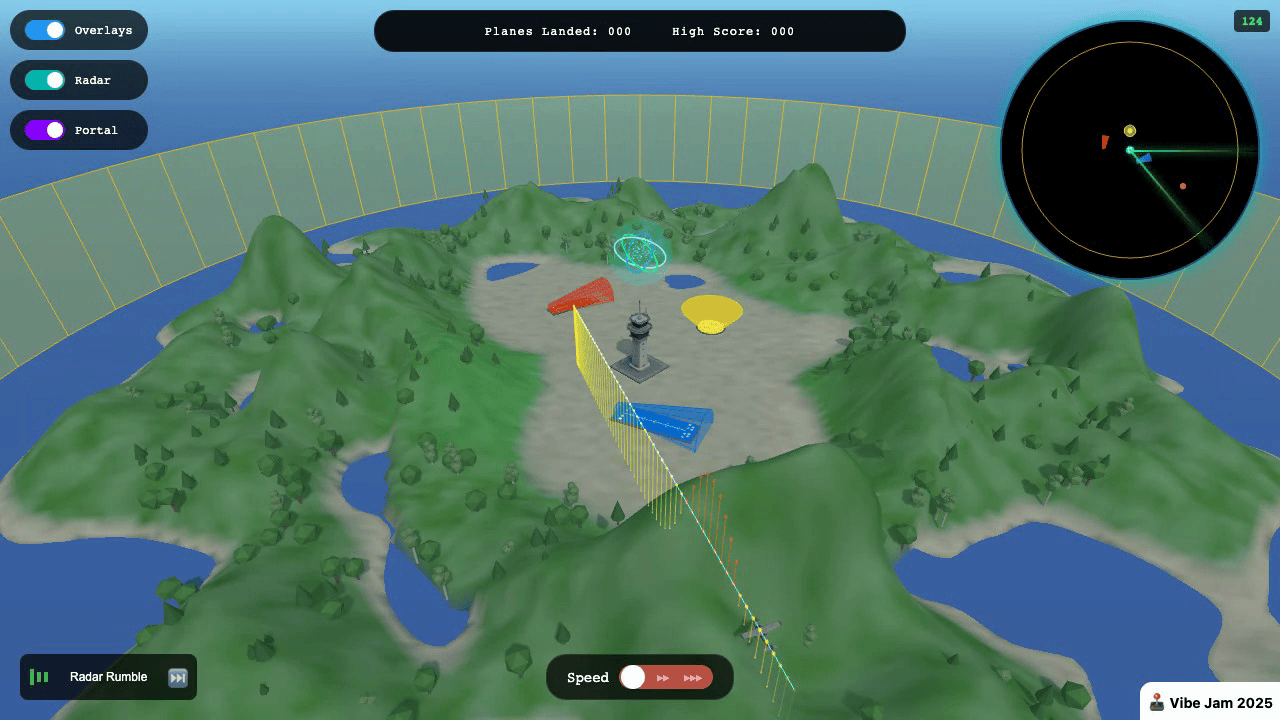The width and height of the screenshot is (1280, 720).
Task: Click the skip track icon in the music player
Action: tap(177, 677)
